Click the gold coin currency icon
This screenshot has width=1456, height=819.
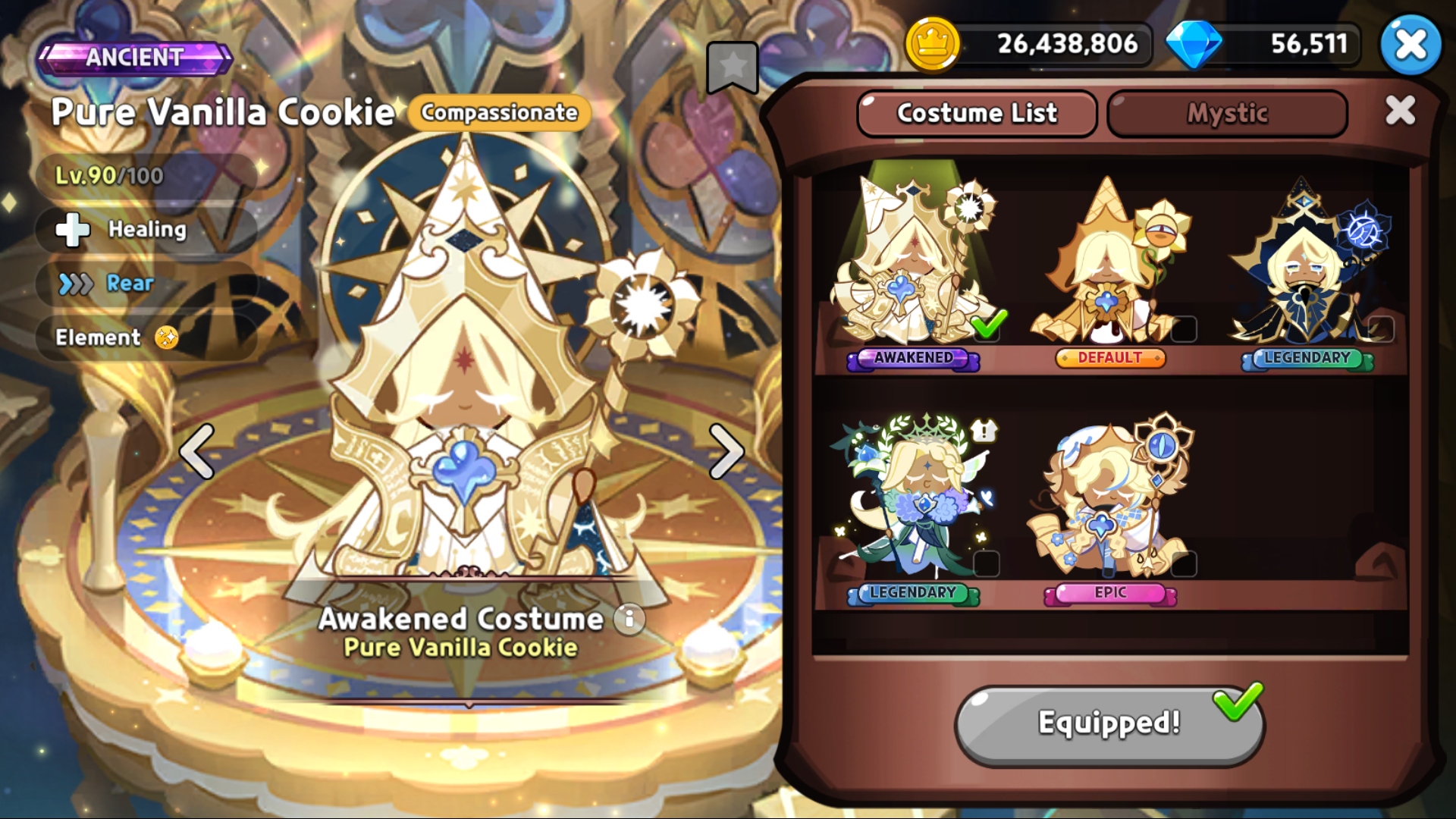pyautogui.click(x=932, y=44)
